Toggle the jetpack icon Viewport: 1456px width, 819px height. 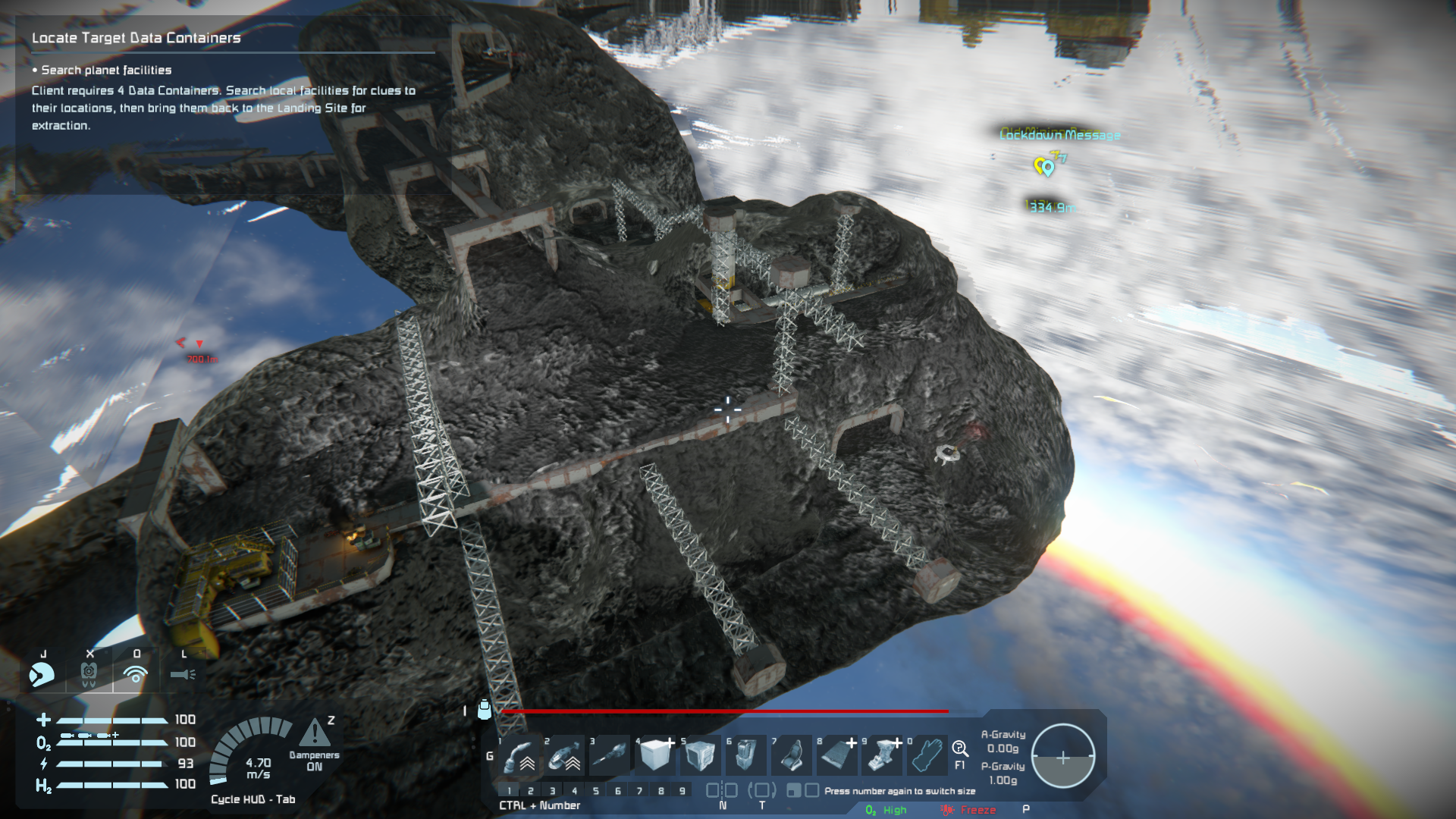89,674
